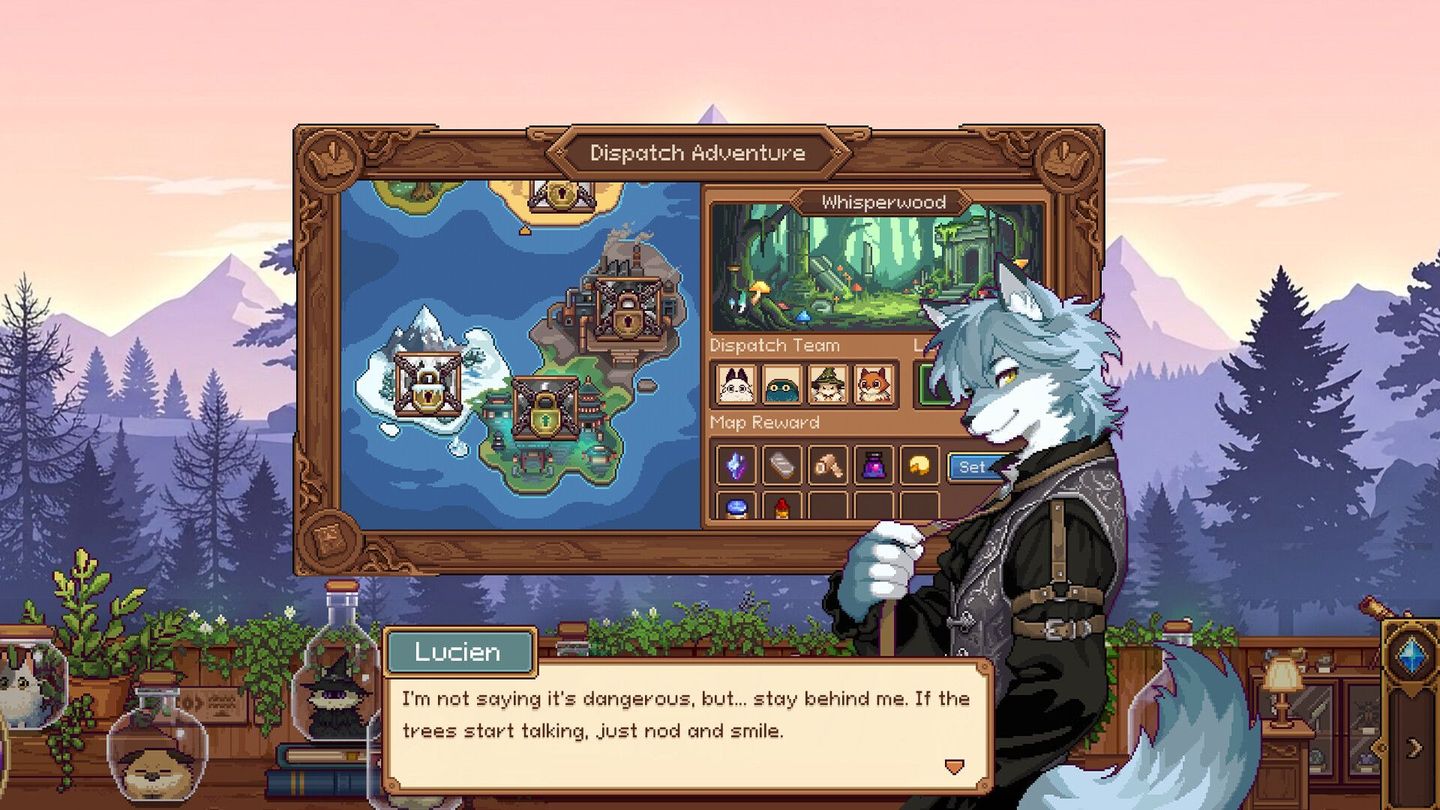The height and width of the screenshot is (810, 1440).
Task: Click the Dispatch Adventure title banner
Action: pos(697,153)
